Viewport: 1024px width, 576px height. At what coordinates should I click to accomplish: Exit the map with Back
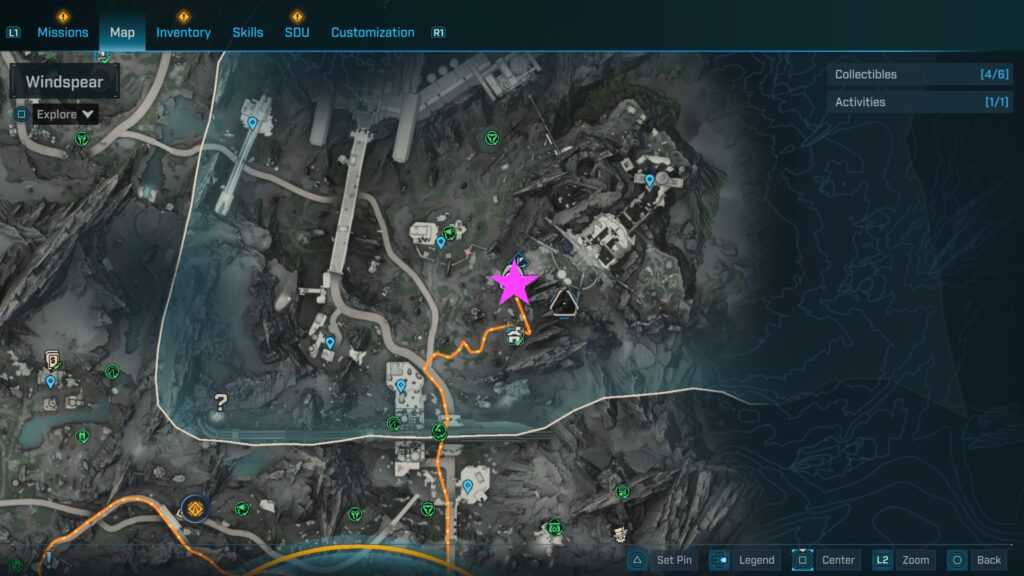point(975,560)
